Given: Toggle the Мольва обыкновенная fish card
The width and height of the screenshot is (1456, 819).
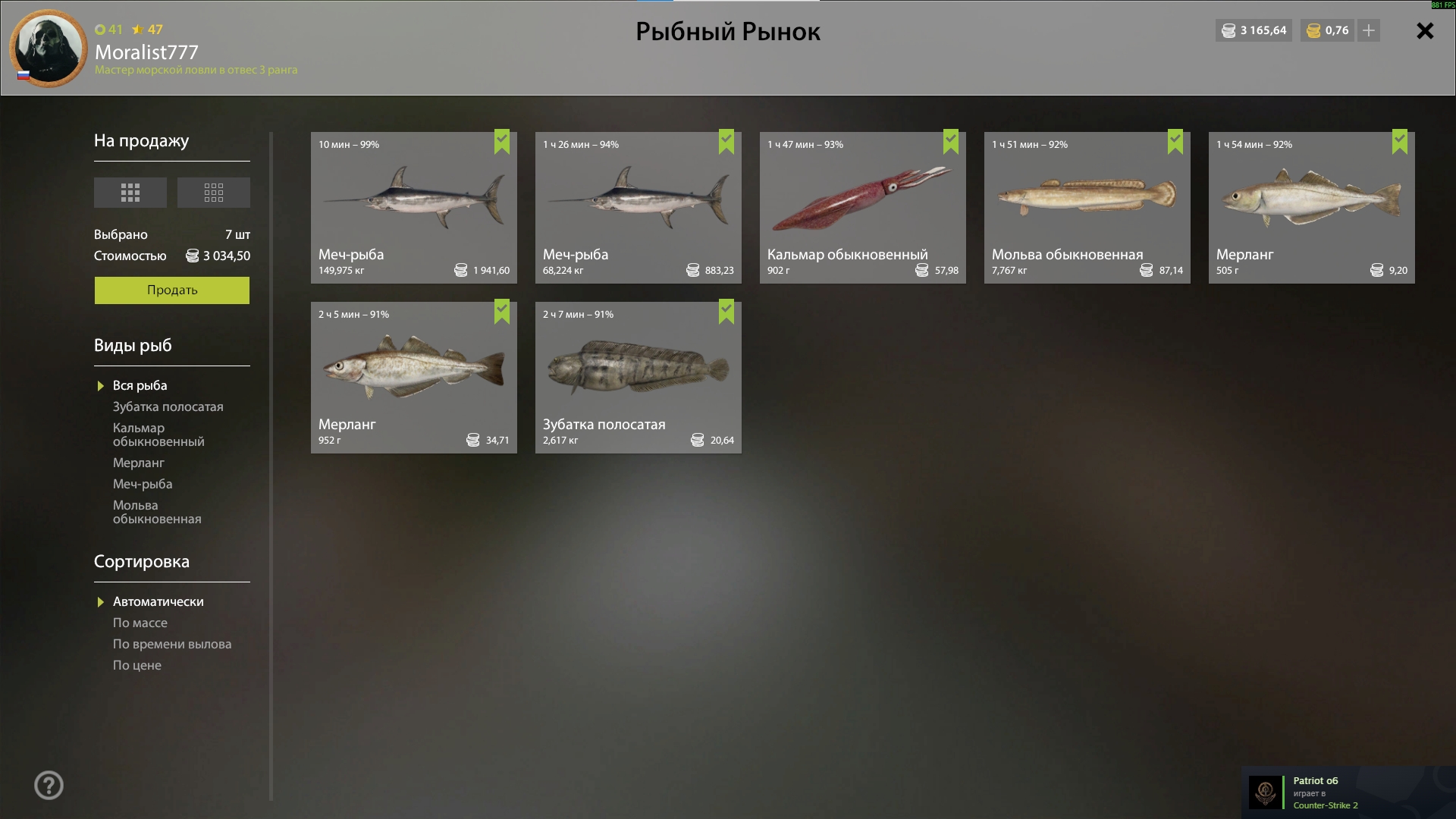Looking at the screenshot, I should (x=1087, y=208).
